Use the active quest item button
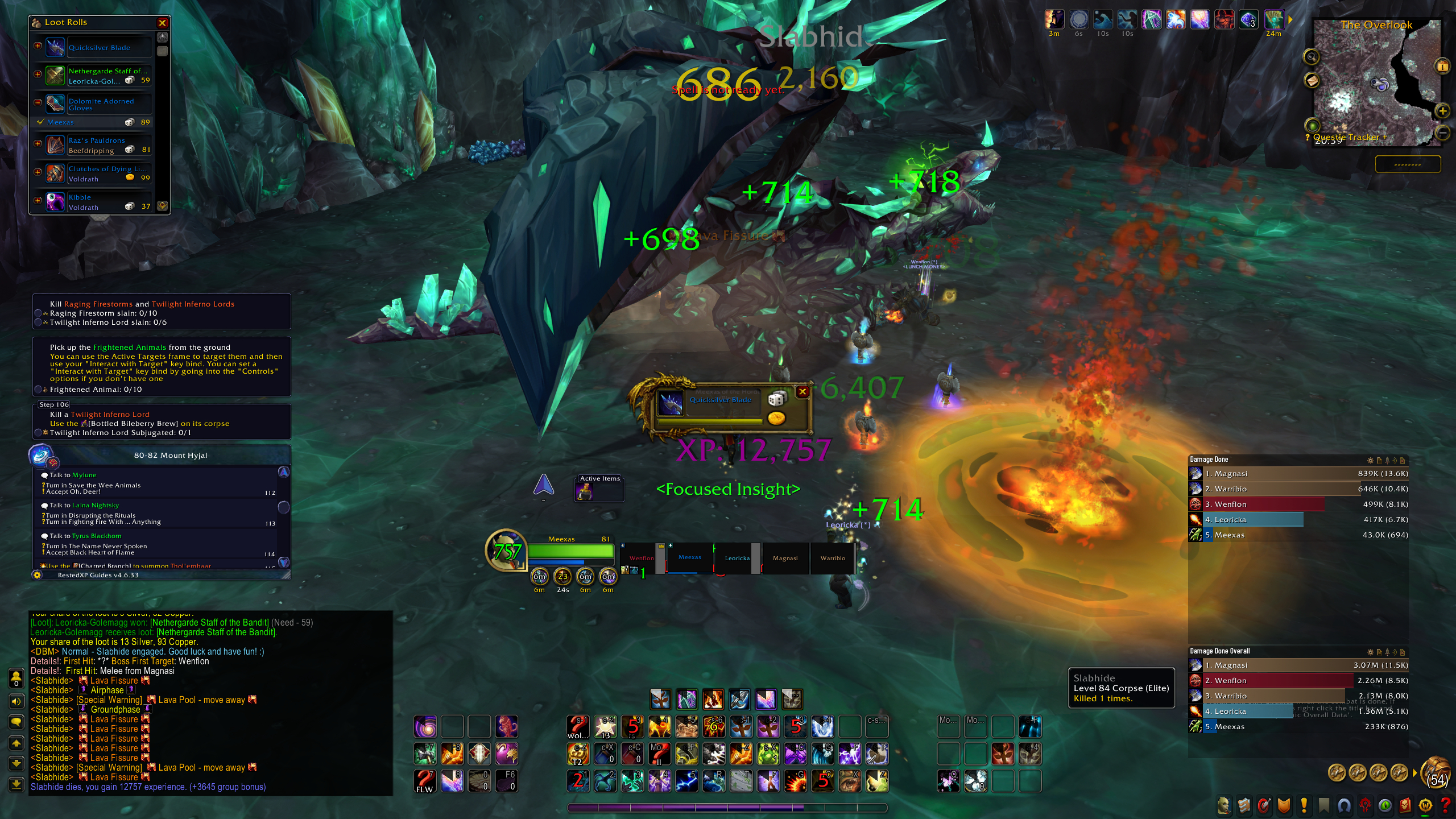The image size is (1456, 819). (x=585, y=493)
